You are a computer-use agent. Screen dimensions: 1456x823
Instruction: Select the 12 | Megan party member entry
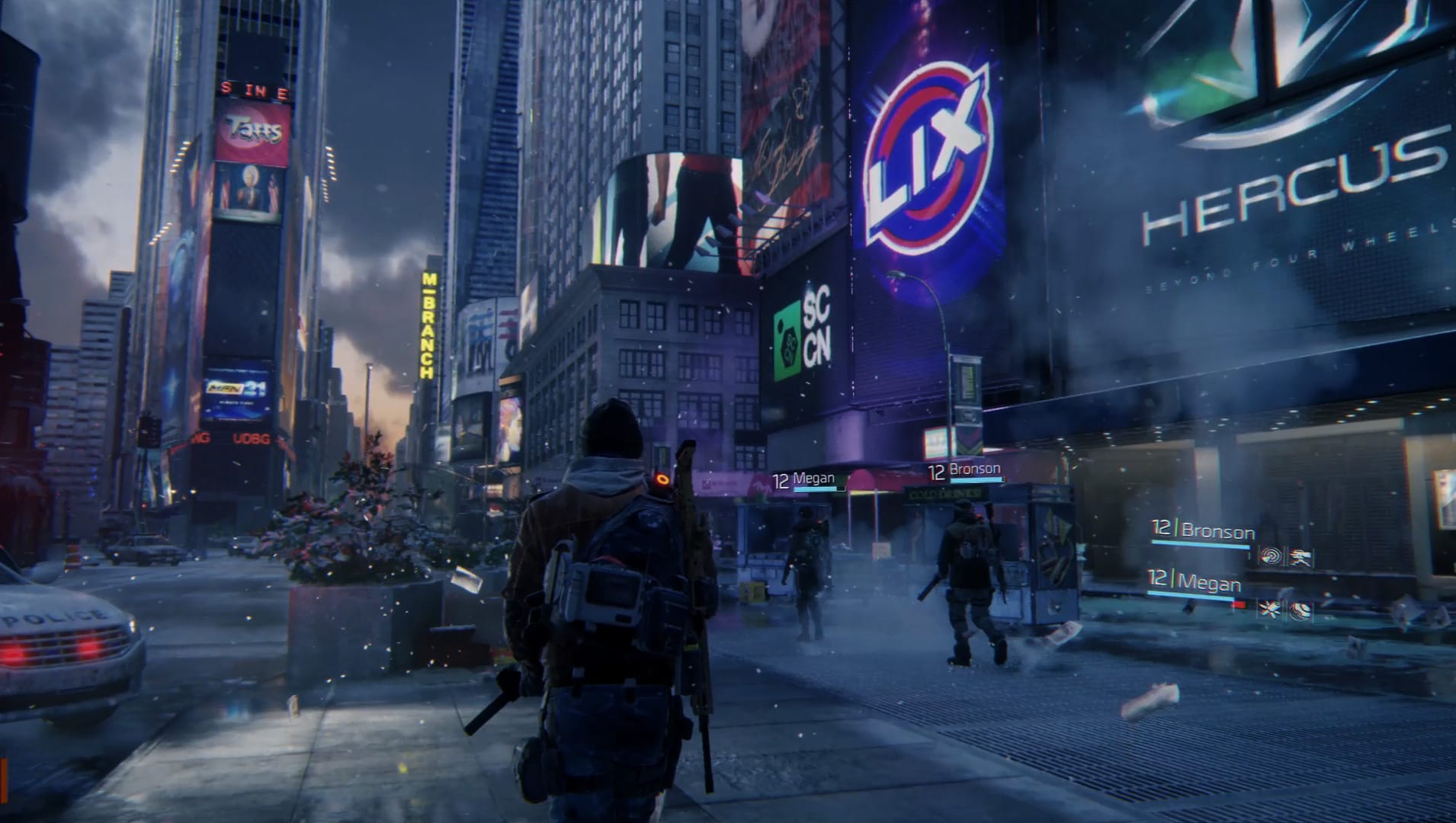pos(1194,581)
